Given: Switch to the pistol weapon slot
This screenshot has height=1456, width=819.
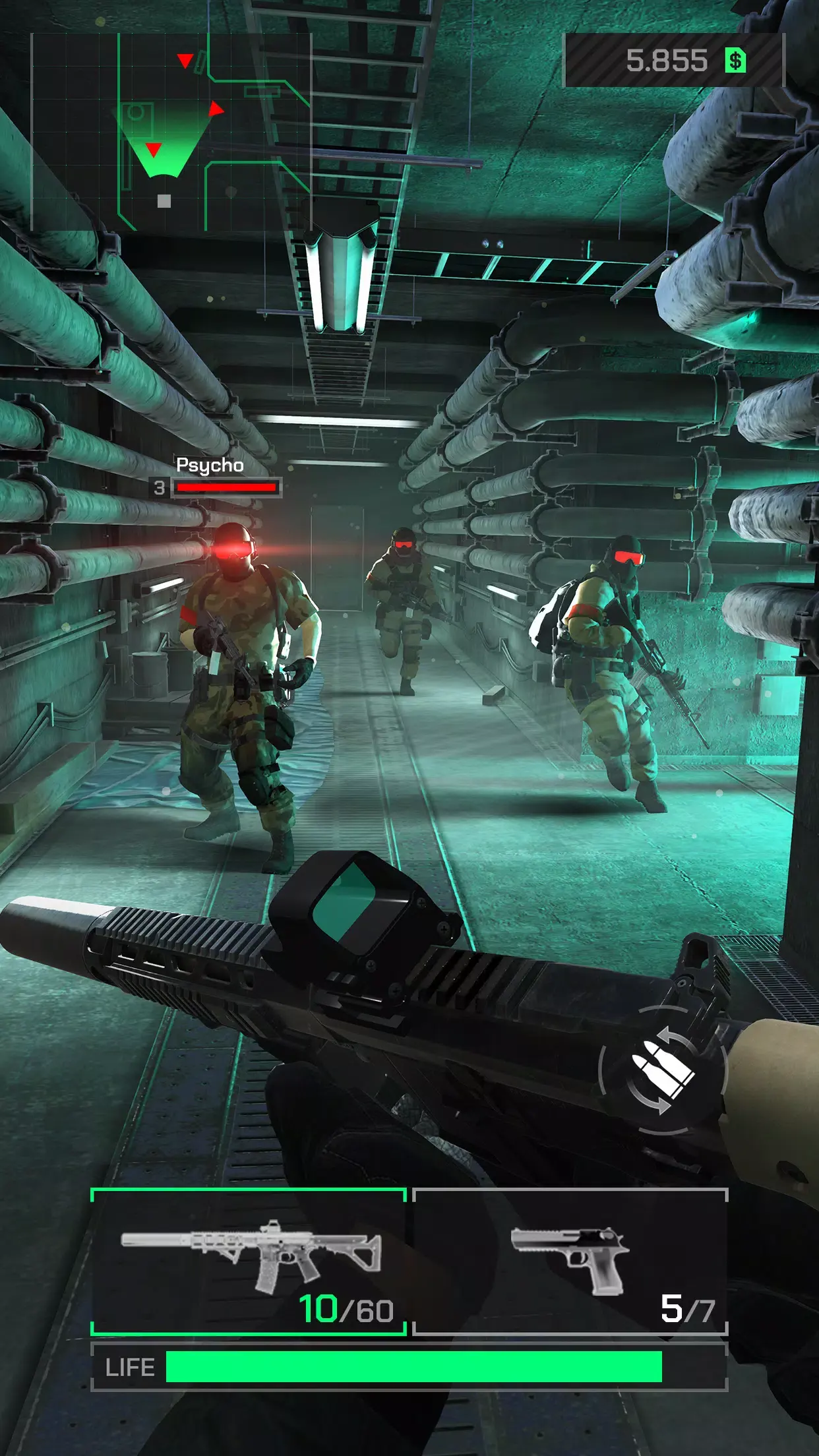Looking at the screenshot, I should [570, 1262].
